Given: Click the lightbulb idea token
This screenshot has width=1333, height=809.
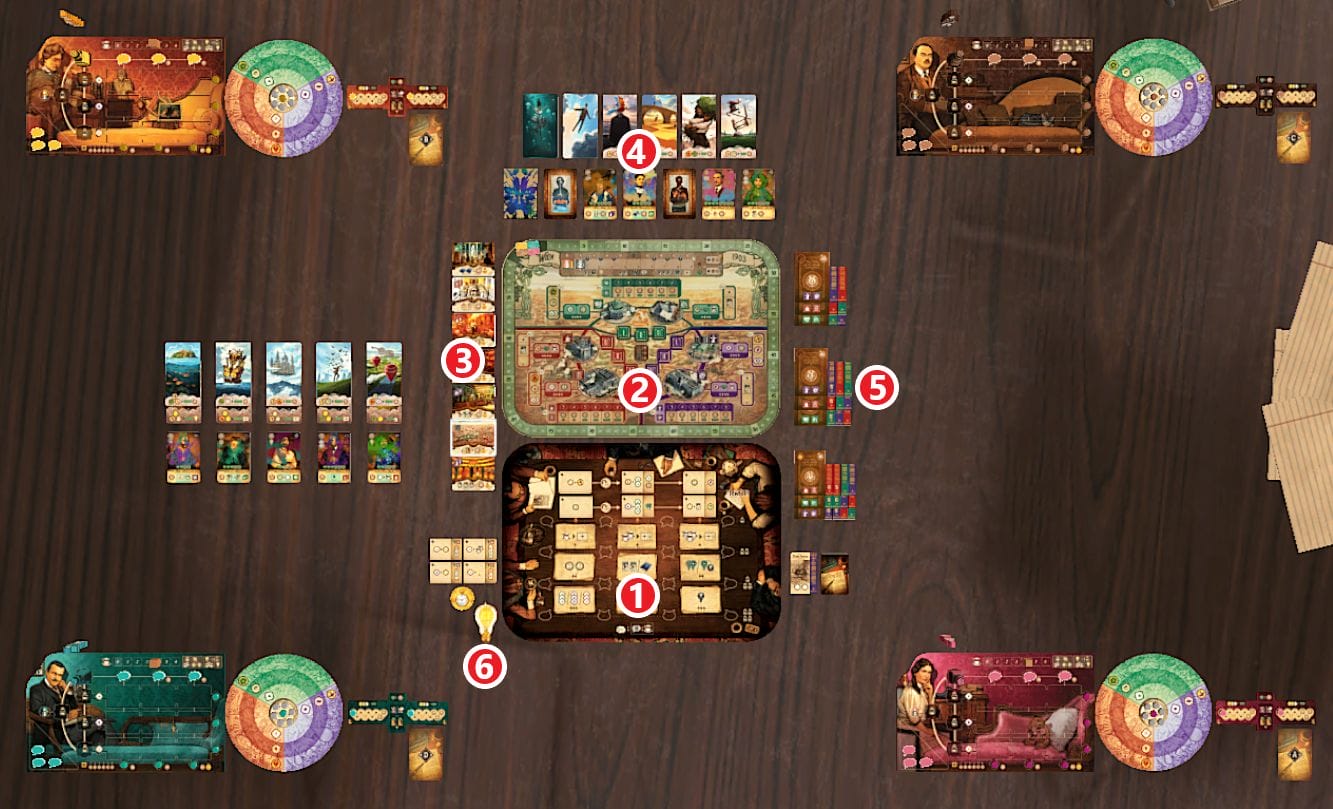Looking at the screenshot, I should click(486, 622).
